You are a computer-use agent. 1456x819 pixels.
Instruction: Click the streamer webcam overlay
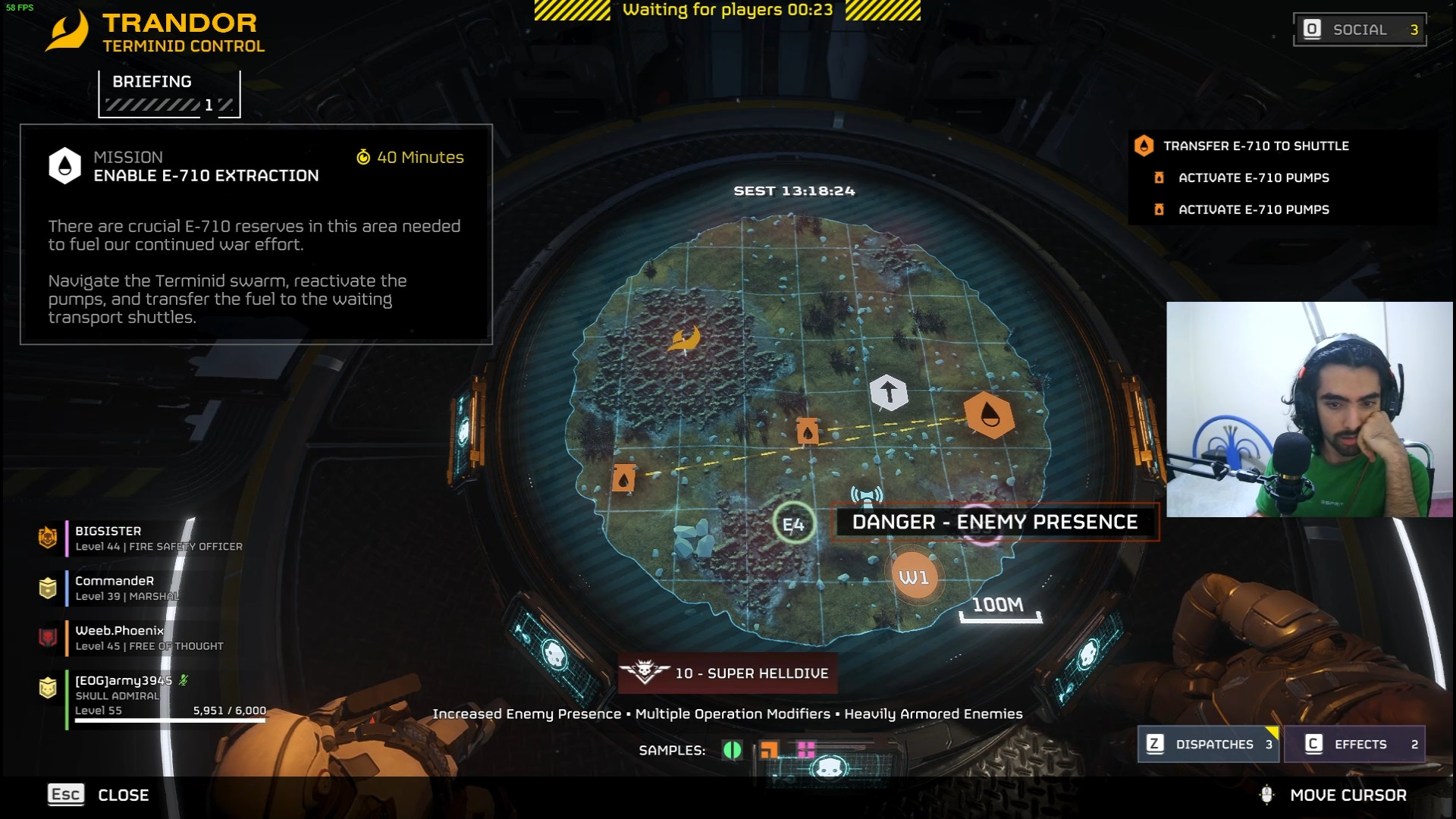pyautogui.click(x=1309, y=409)
